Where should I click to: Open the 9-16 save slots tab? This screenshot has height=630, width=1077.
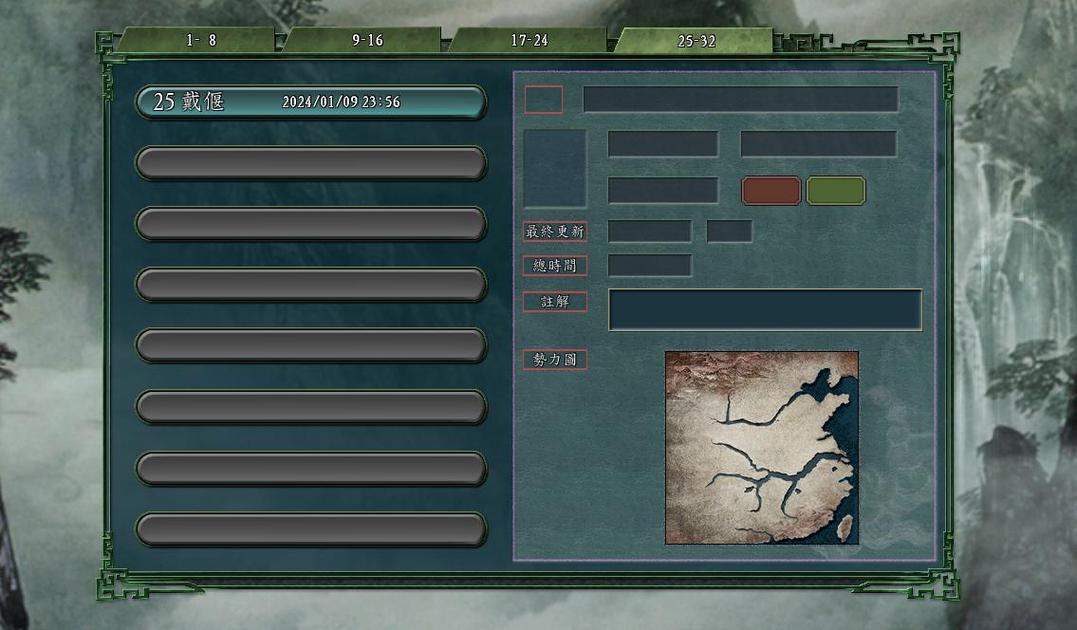coord(367,41)
